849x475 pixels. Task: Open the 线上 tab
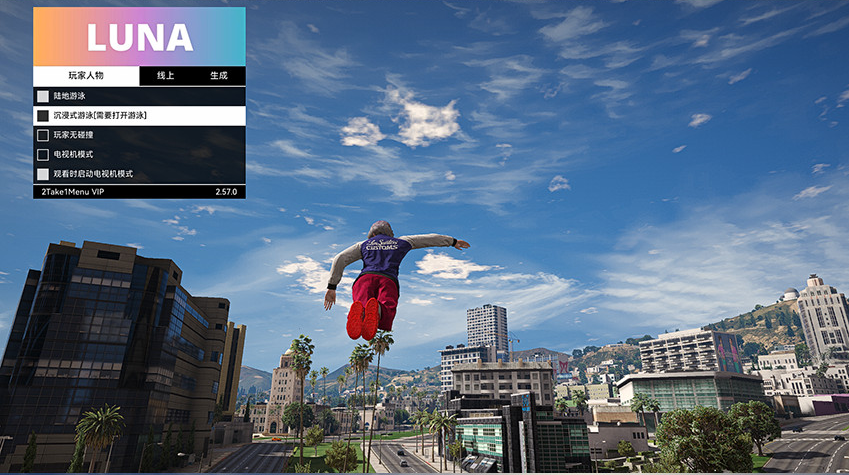point(165,76)
